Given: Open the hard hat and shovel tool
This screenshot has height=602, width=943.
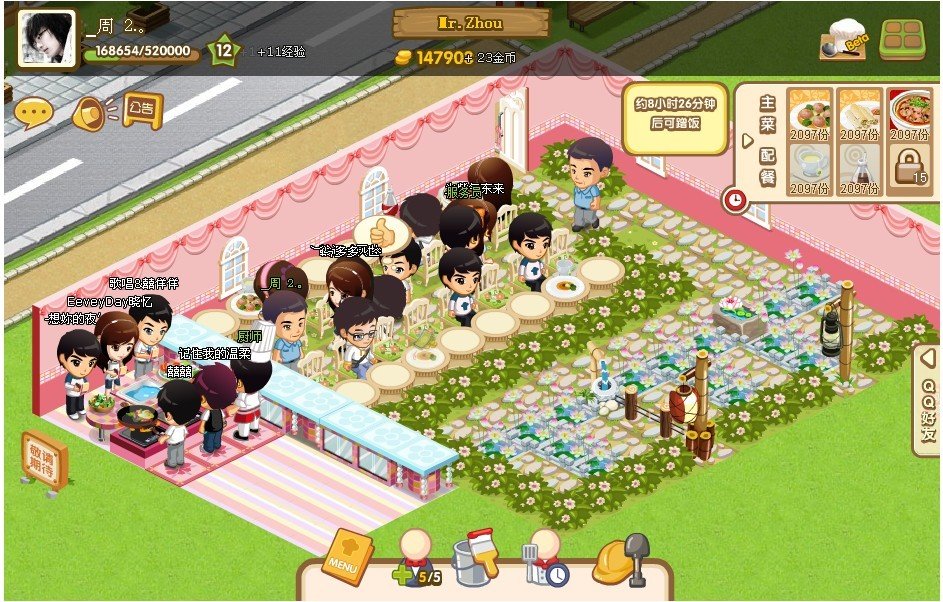Looking at the screenshot, I should tap(620, 560).
